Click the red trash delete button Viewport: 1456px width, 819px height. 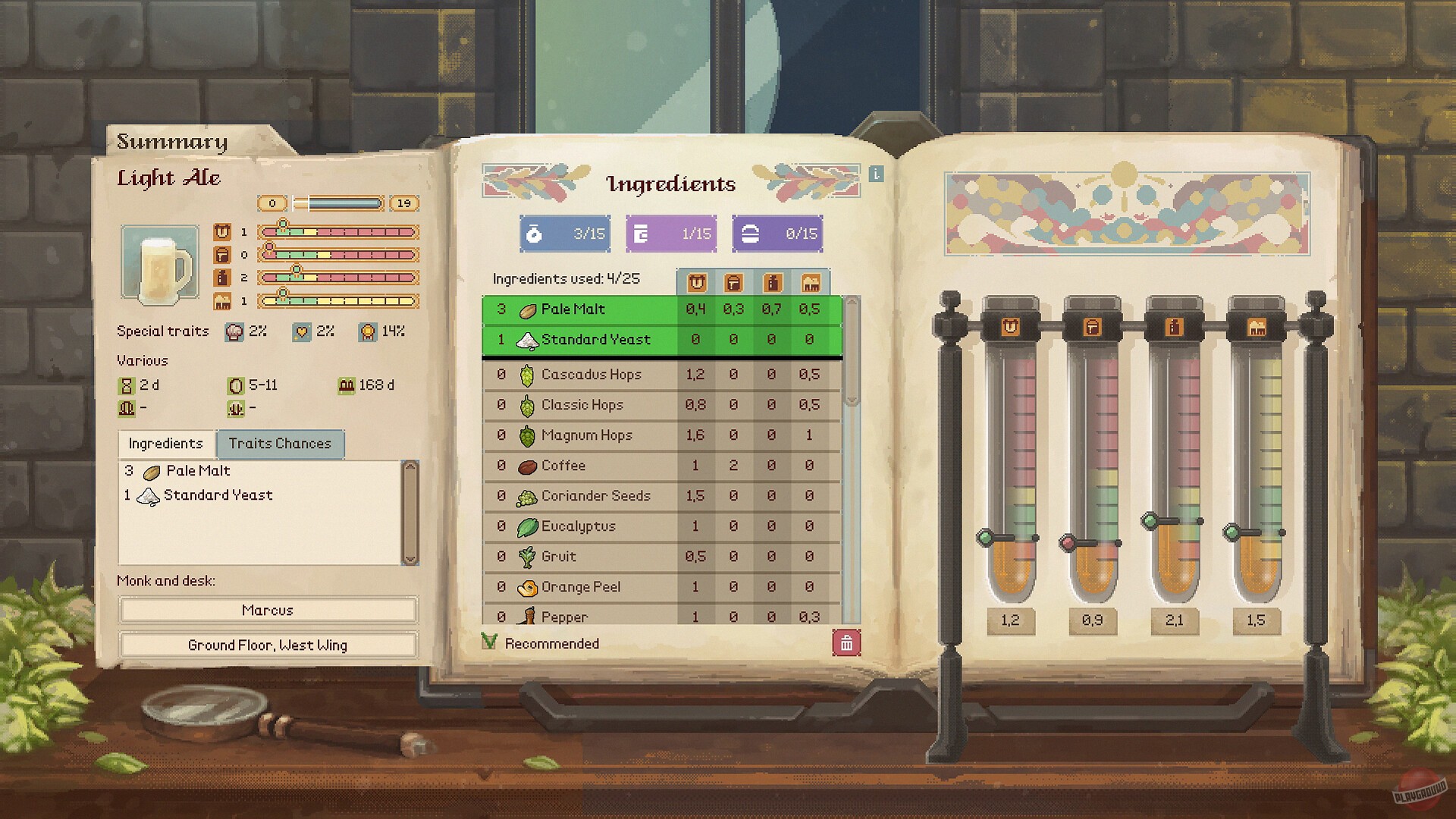click(847, 642)
